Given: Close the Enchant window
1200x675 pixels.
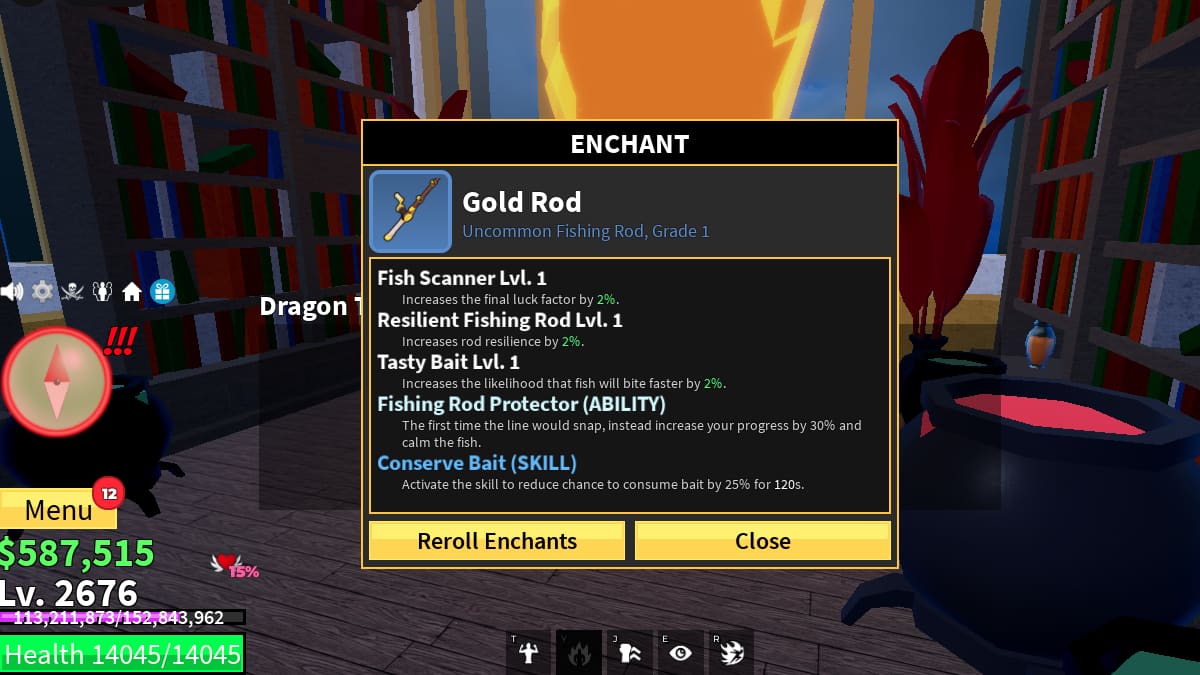Looking at the screenshot, I should (x=762, y=541).
